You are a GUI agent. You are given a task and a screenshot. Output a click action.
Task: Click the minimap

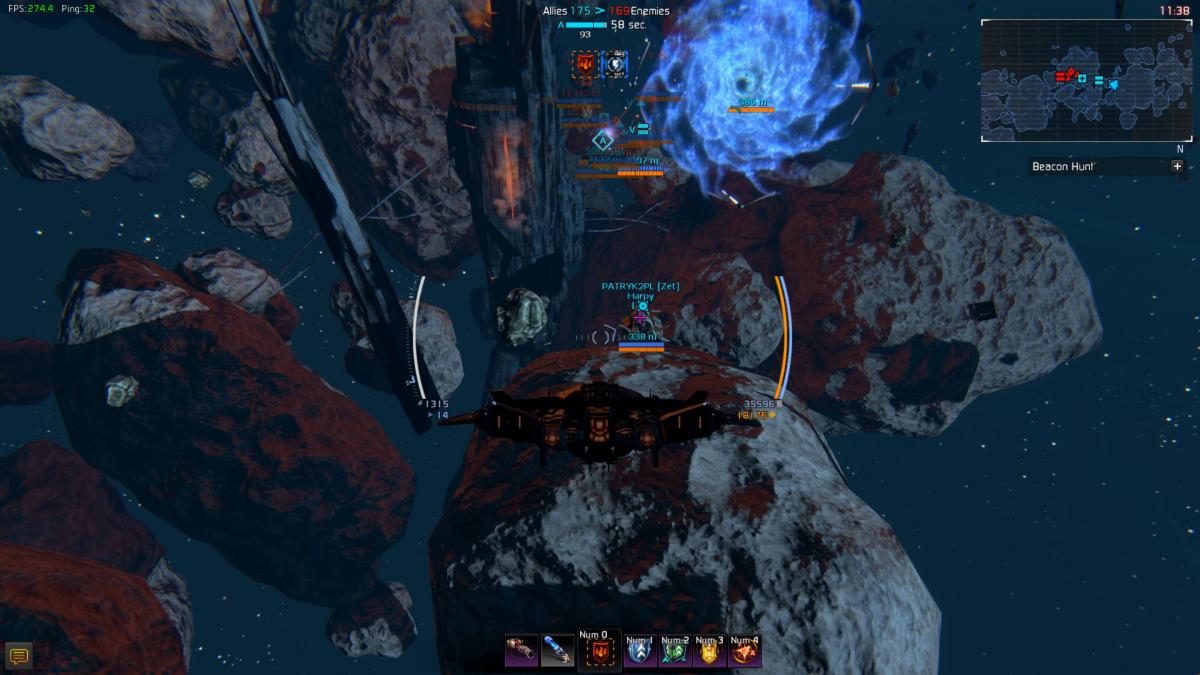tap(1087, 80)
